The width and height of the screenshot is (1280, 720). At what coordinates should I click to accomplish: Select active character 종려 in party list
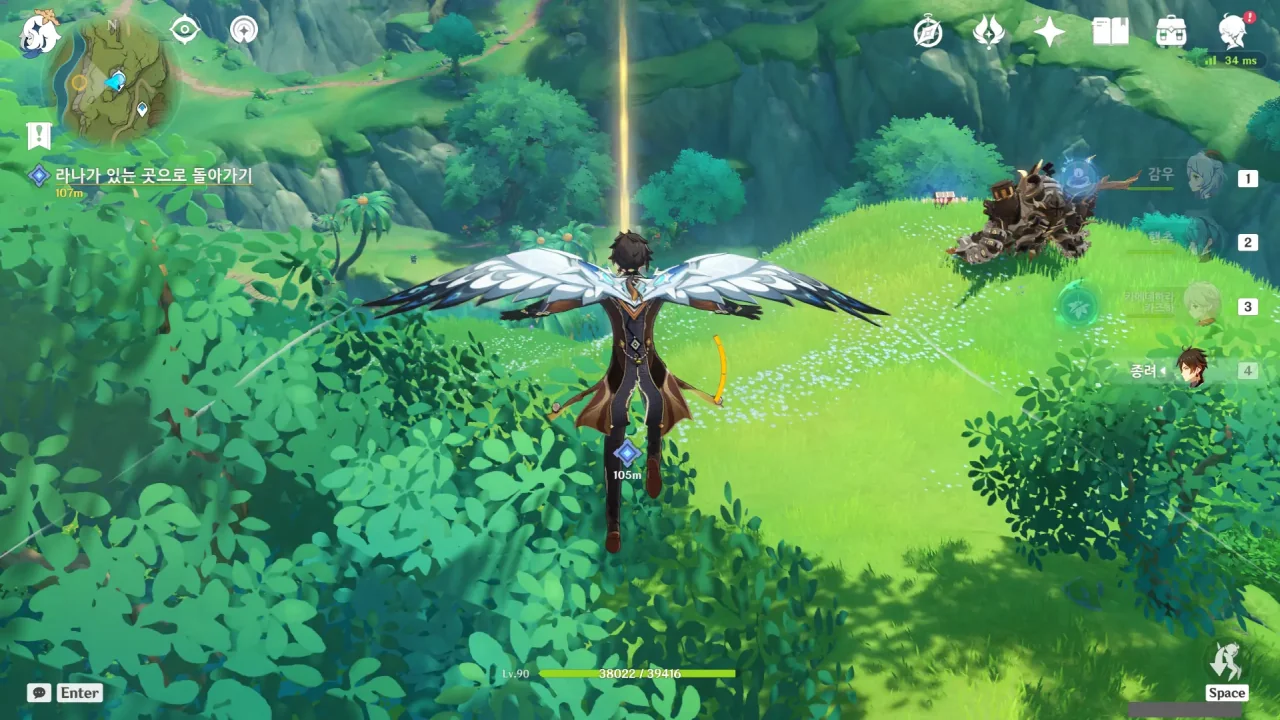point(1191,369)
